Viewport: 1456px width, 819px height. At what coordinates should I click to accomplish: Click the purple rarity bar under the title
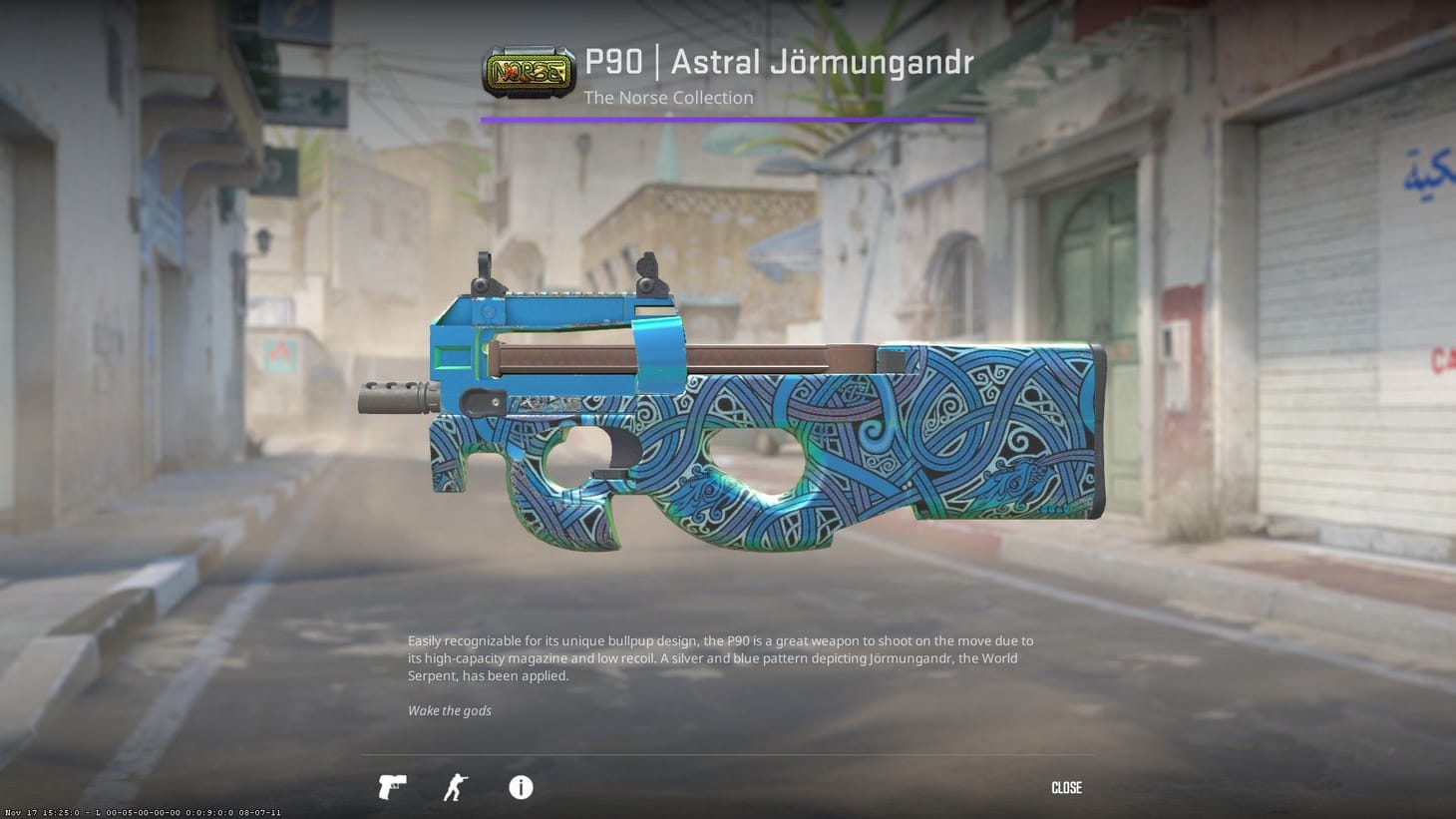[727, 120]
